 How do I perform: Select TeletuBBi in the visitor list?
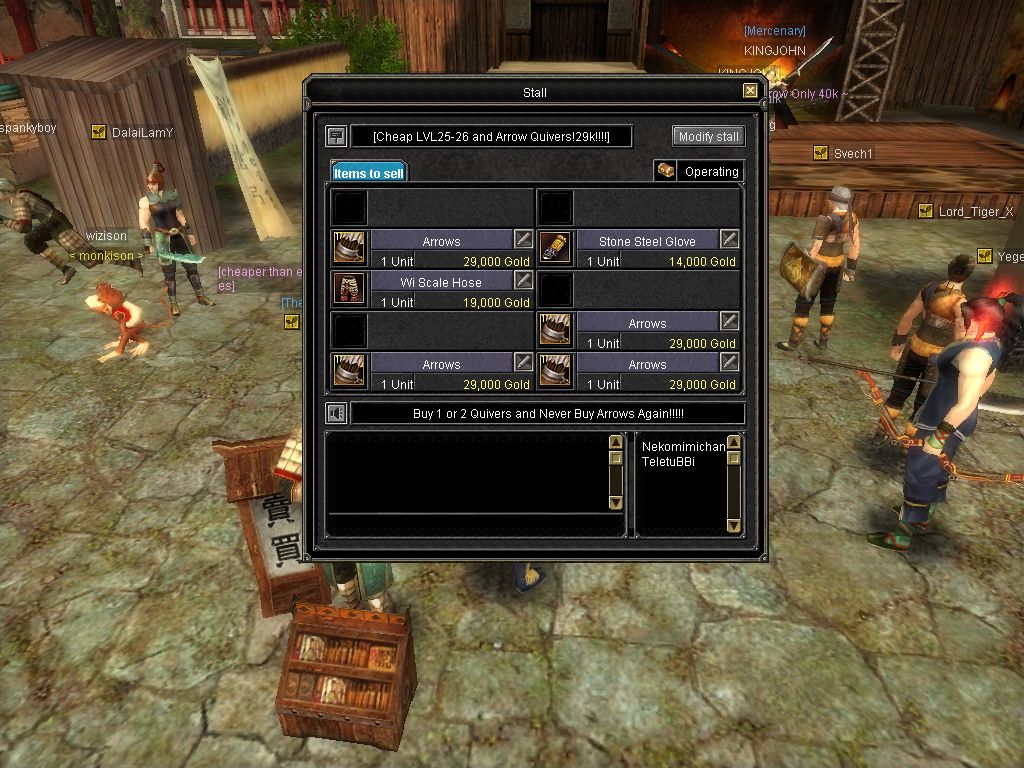pos(668,461)
